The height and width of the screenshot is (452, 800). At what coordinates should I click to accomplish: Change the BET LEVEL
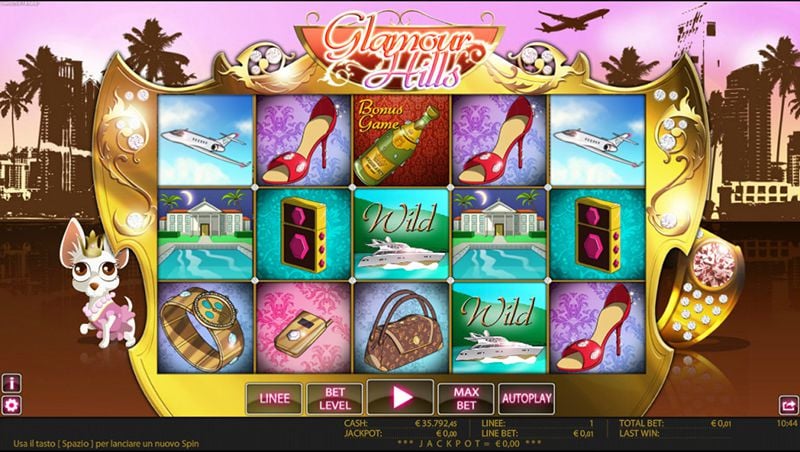tap(334, 398)
